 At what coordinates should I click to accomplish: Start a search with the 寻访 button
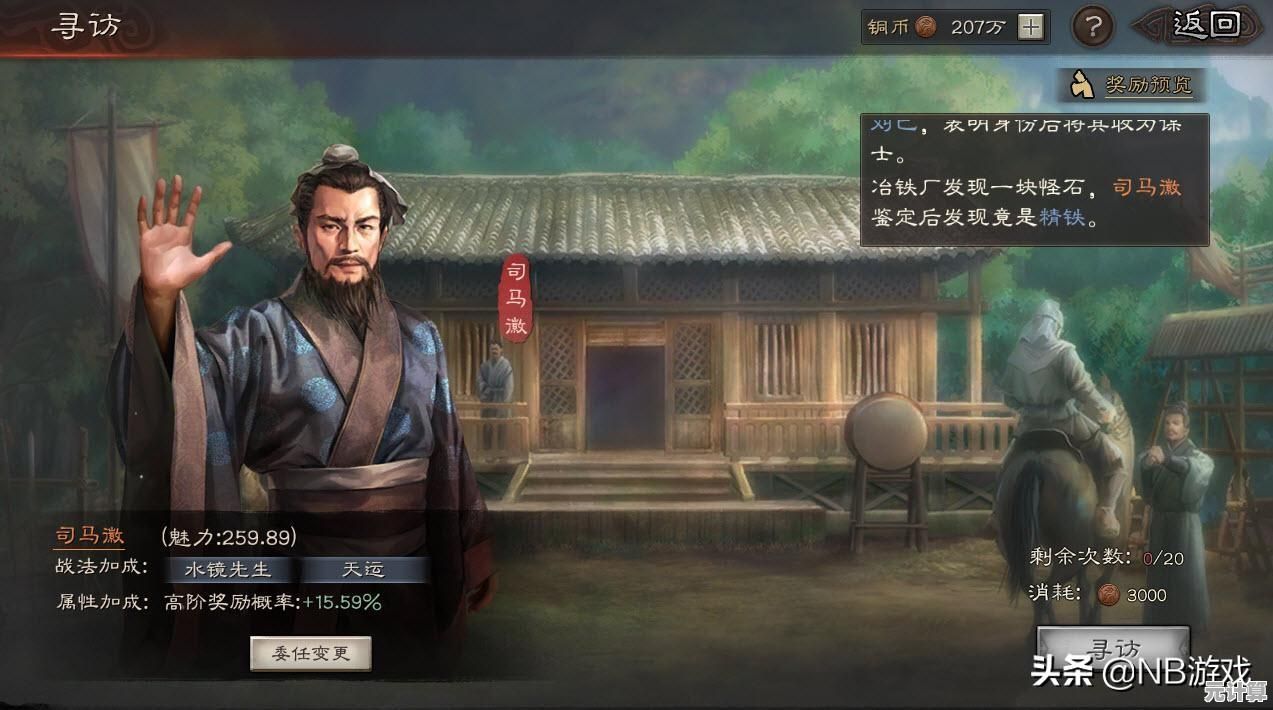coord(1113,644)
